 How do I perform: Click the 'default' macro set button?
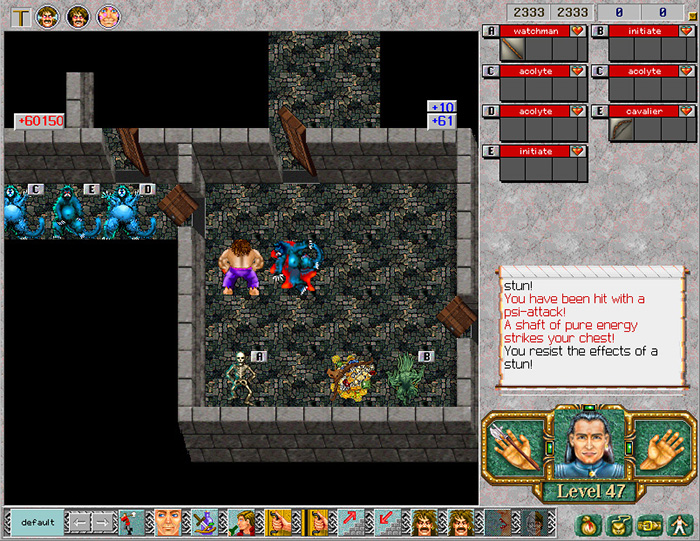tap(37, 522)
